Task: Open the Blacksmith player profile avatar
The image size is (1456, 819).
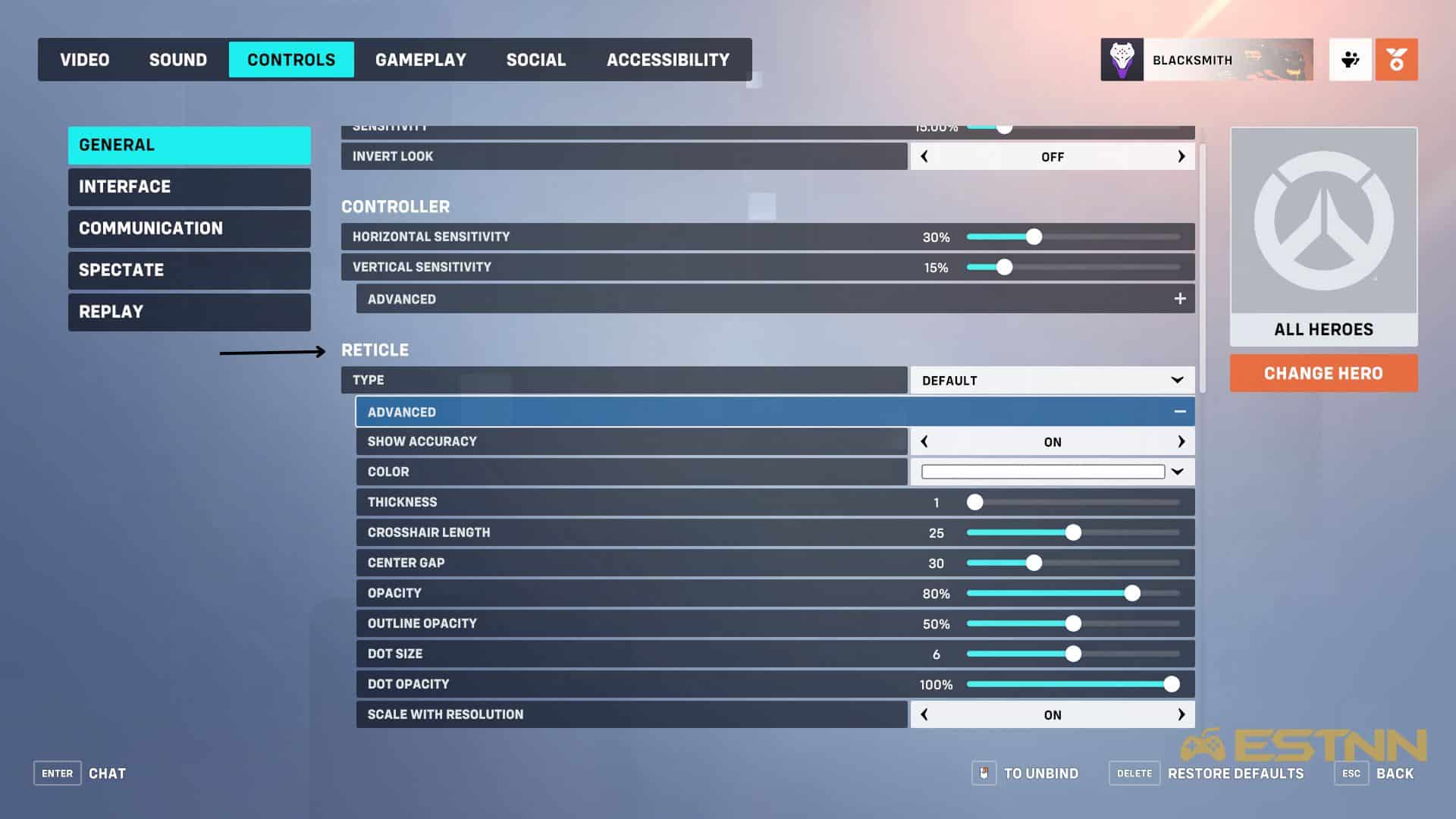Action: click(1122, 59)
